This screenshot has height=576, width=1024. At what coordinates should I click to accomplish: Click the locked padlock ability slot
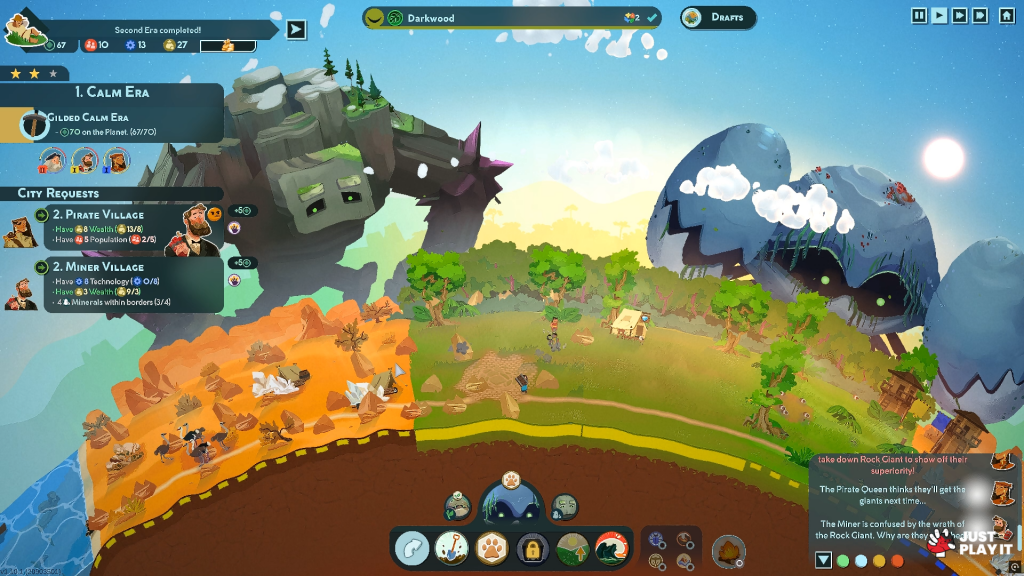click(x=531, y=548)
